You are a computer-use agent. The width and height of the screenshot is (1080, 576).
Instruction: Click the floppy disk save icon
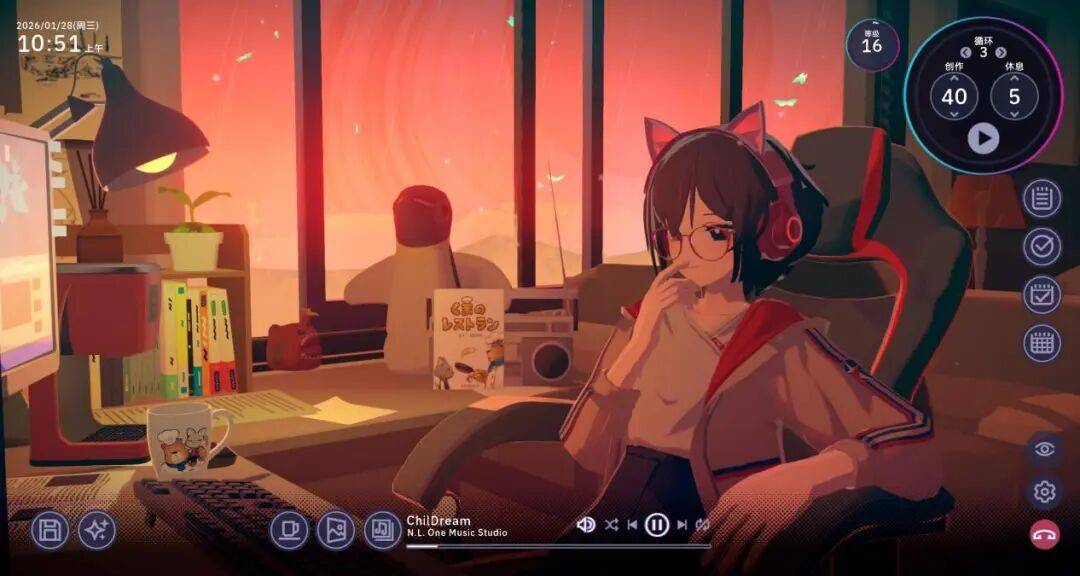pyautogui.click(x=50, y=530)
